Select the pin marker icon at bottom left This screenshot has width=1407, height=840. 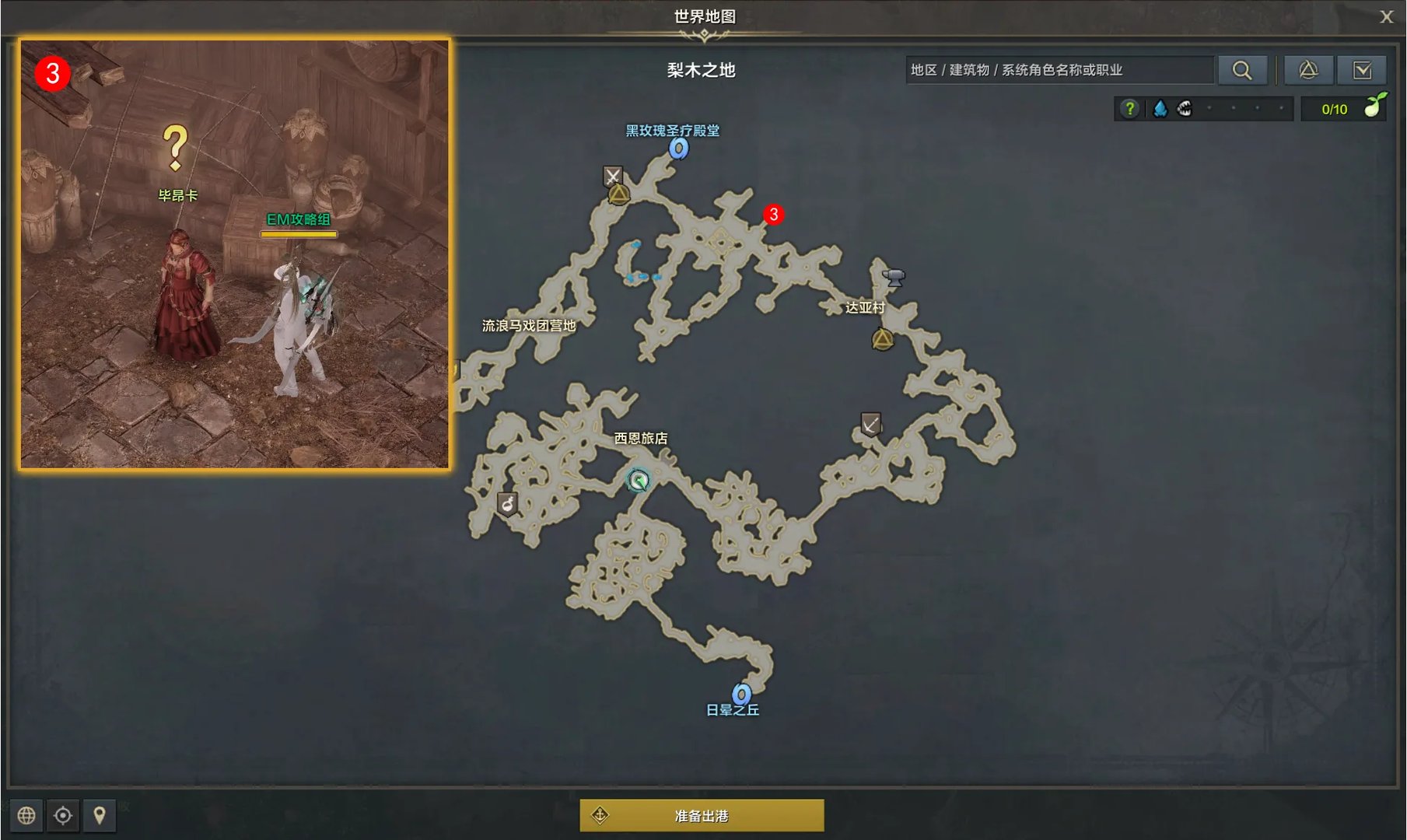[x=100, y=816]
